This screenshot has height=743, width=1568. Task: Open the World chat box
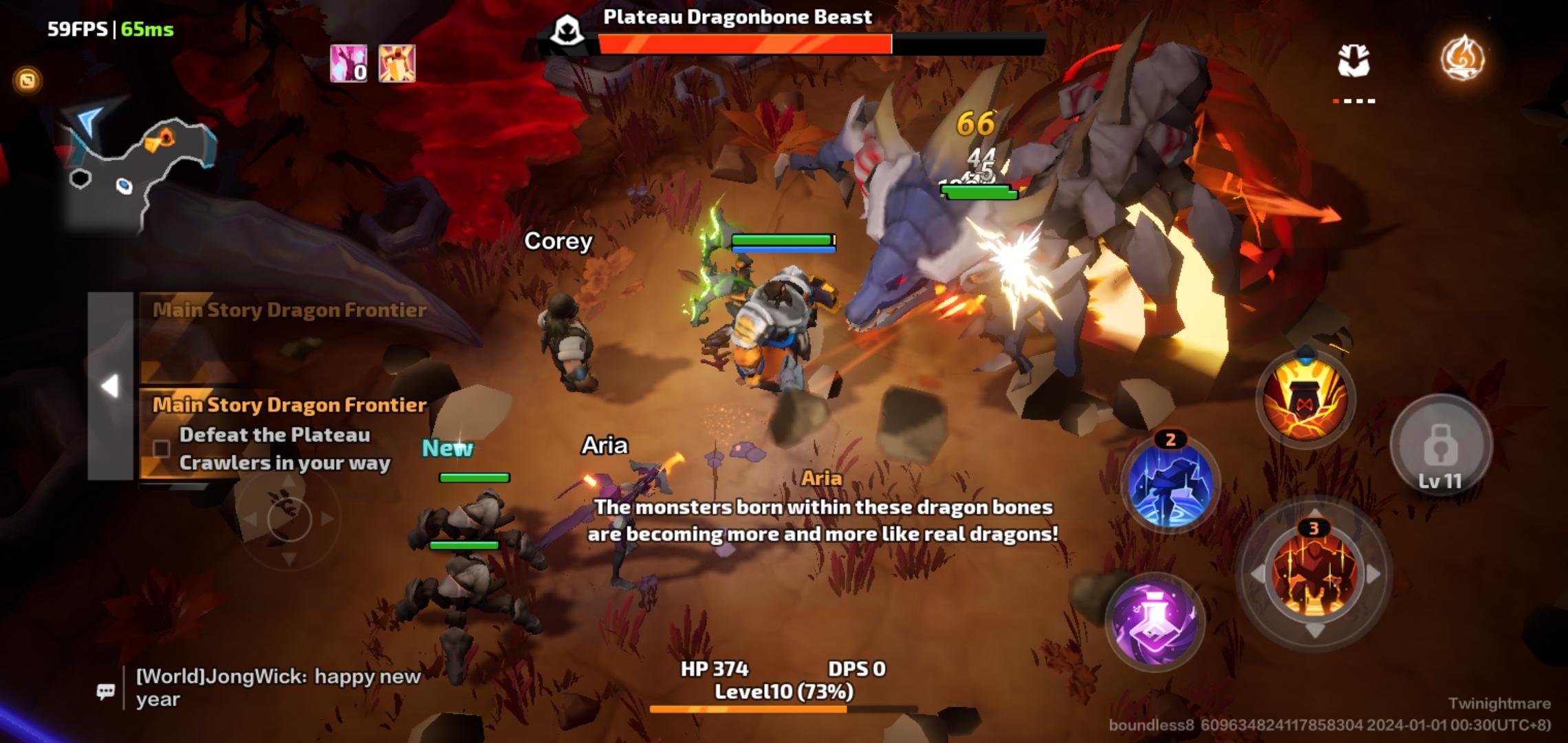point(275,687)
